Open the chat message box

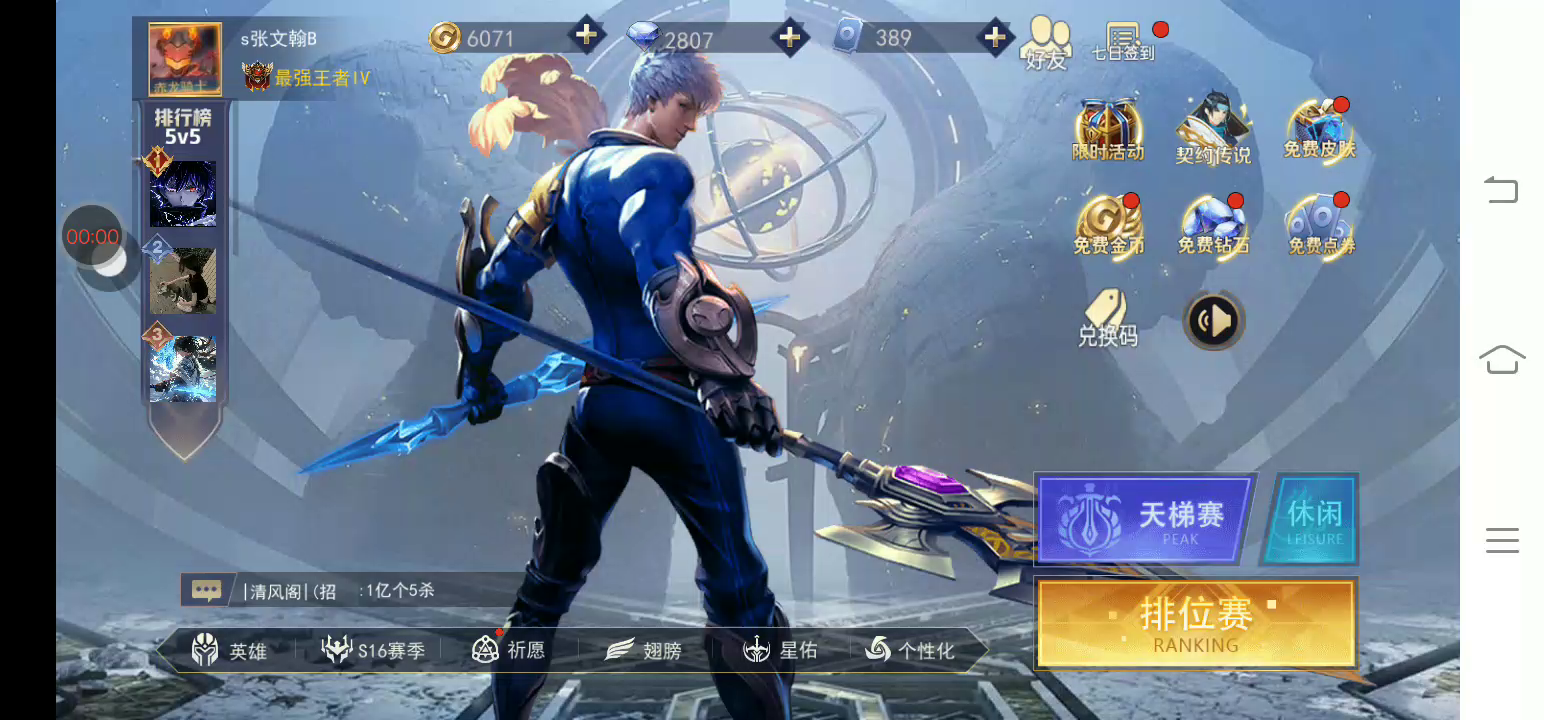(207, 590)
